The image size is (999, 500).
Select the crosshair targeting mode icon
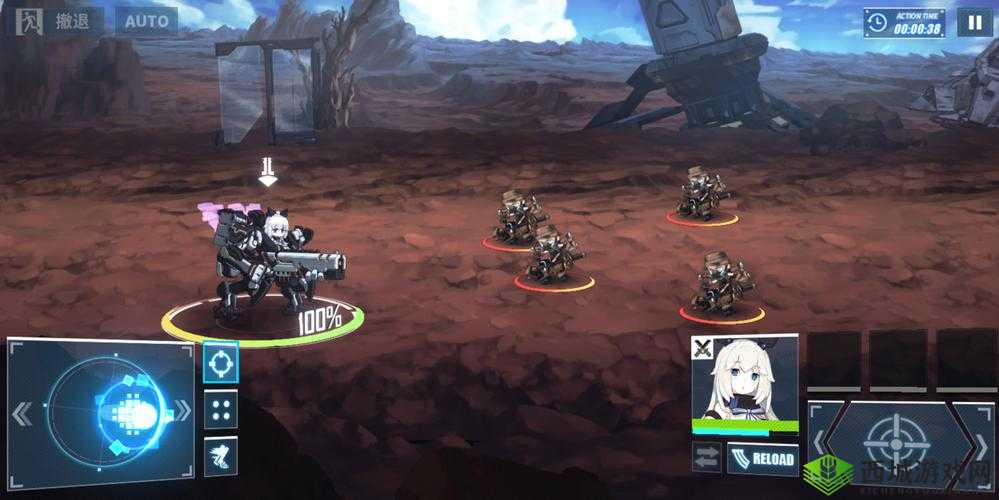click(x=220, y=362)
